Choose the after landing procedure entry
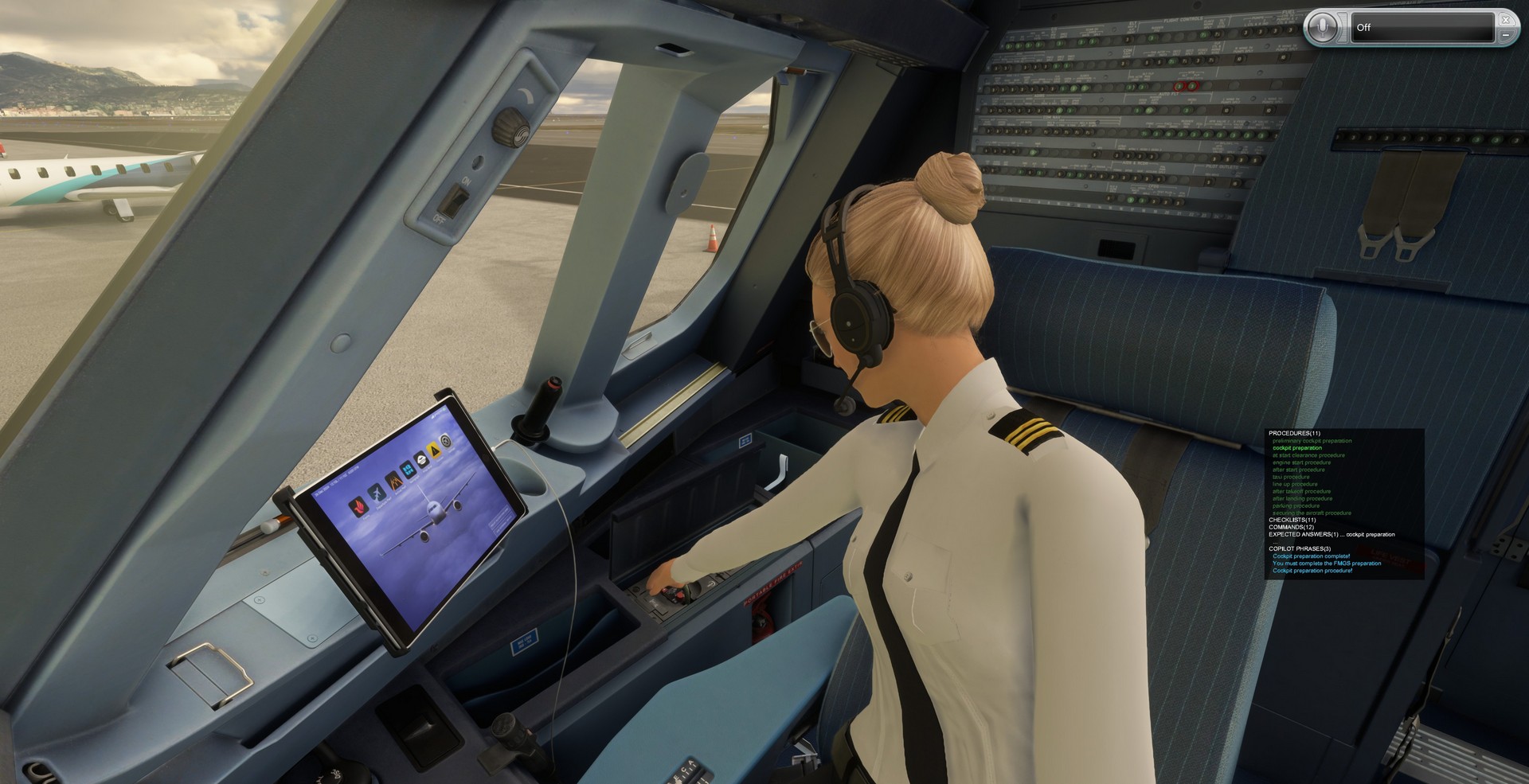 point(1302,498)
